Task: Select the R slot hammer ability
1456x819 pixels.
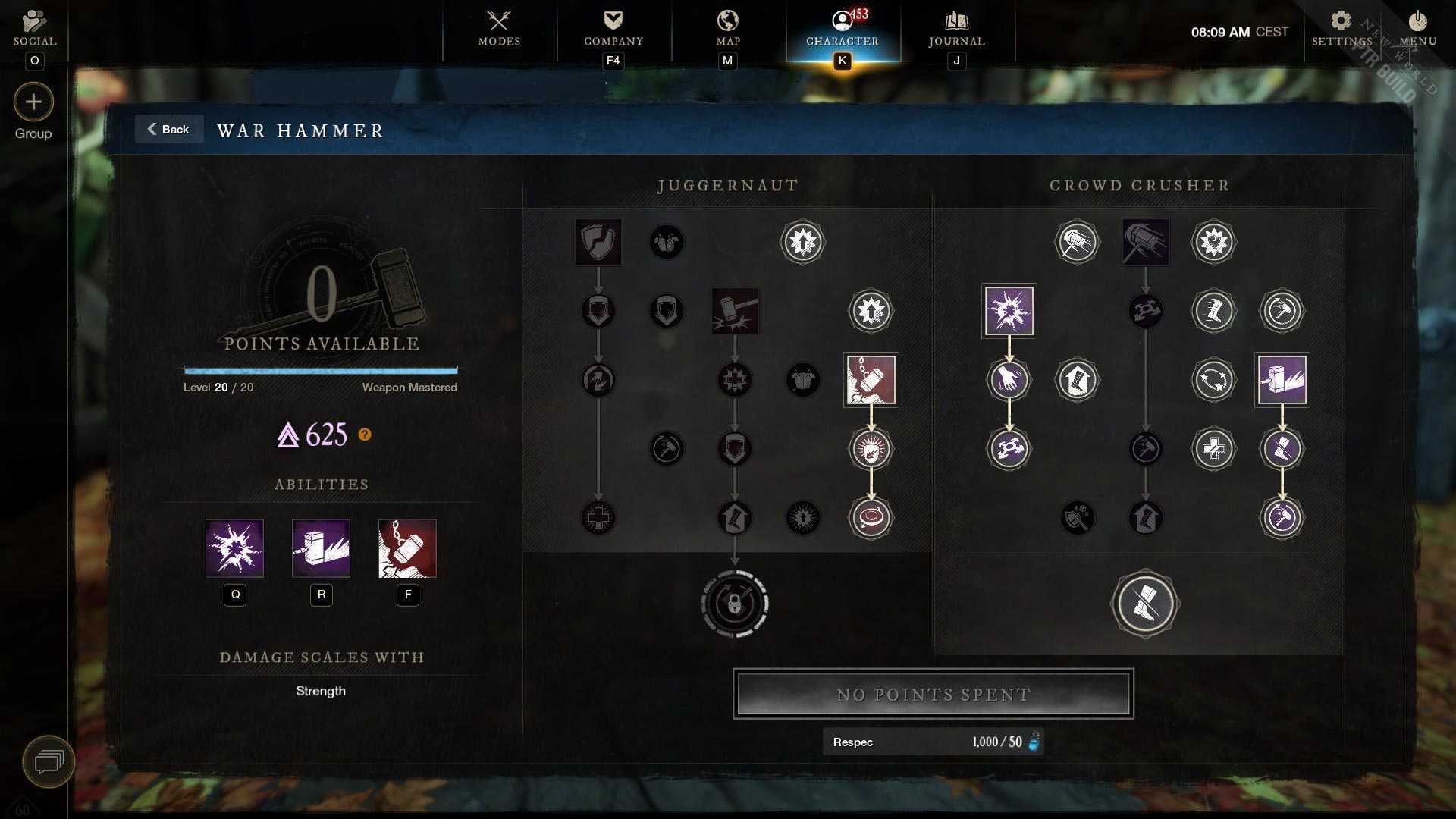Action: click(x=322, y=548)
